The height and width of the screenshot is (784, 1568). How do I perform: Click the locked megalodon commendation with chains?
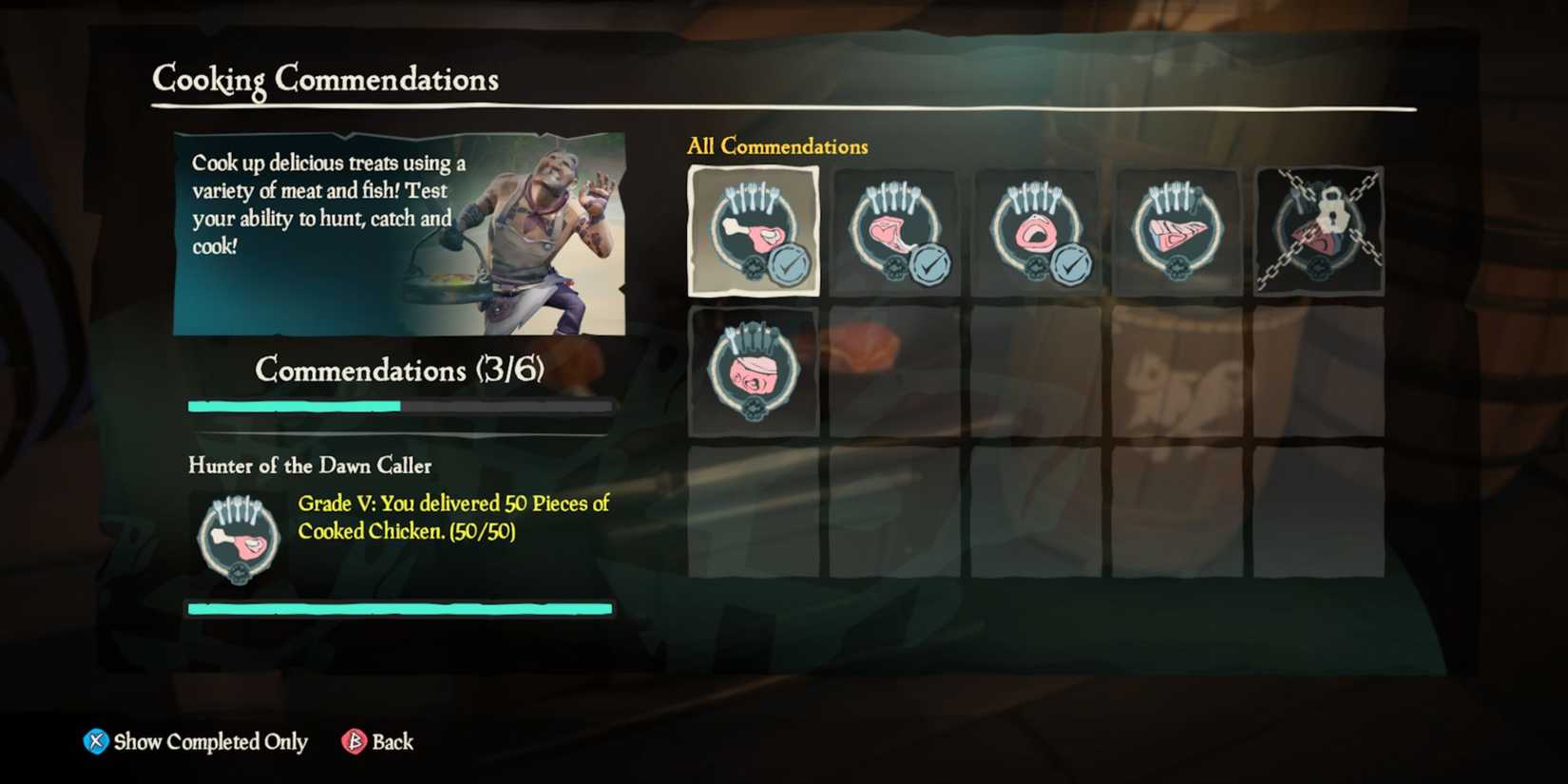(x=1319, y=230)
